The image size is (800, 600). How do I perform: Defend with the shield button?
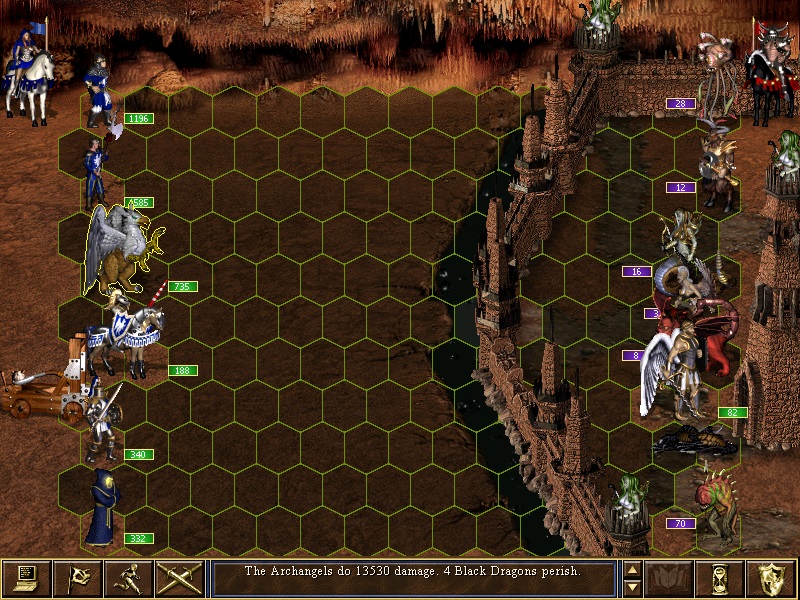(x=773, y=578)
